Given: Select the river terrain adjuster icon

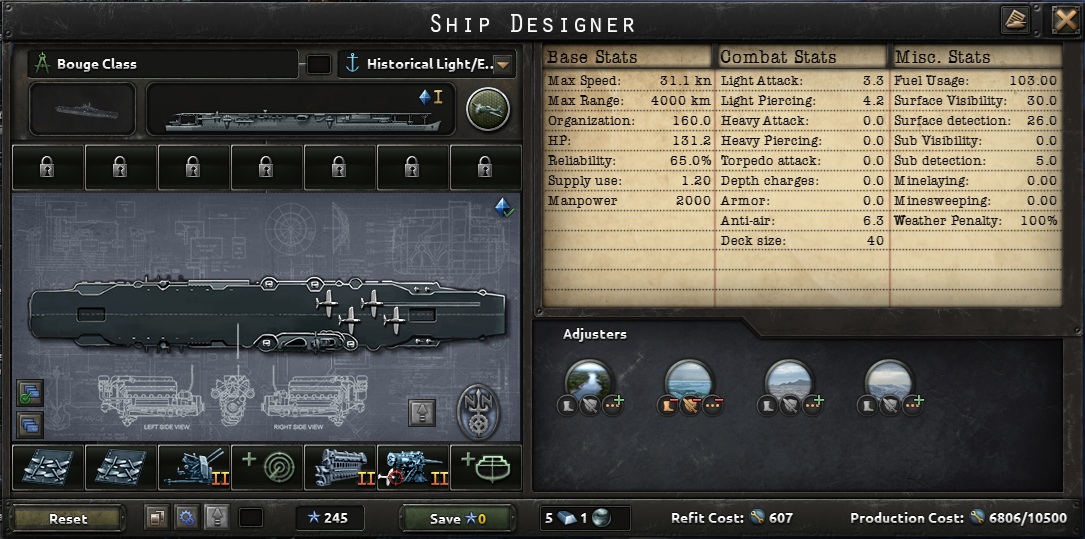Looking at the screenshot, I should [589, 381].
